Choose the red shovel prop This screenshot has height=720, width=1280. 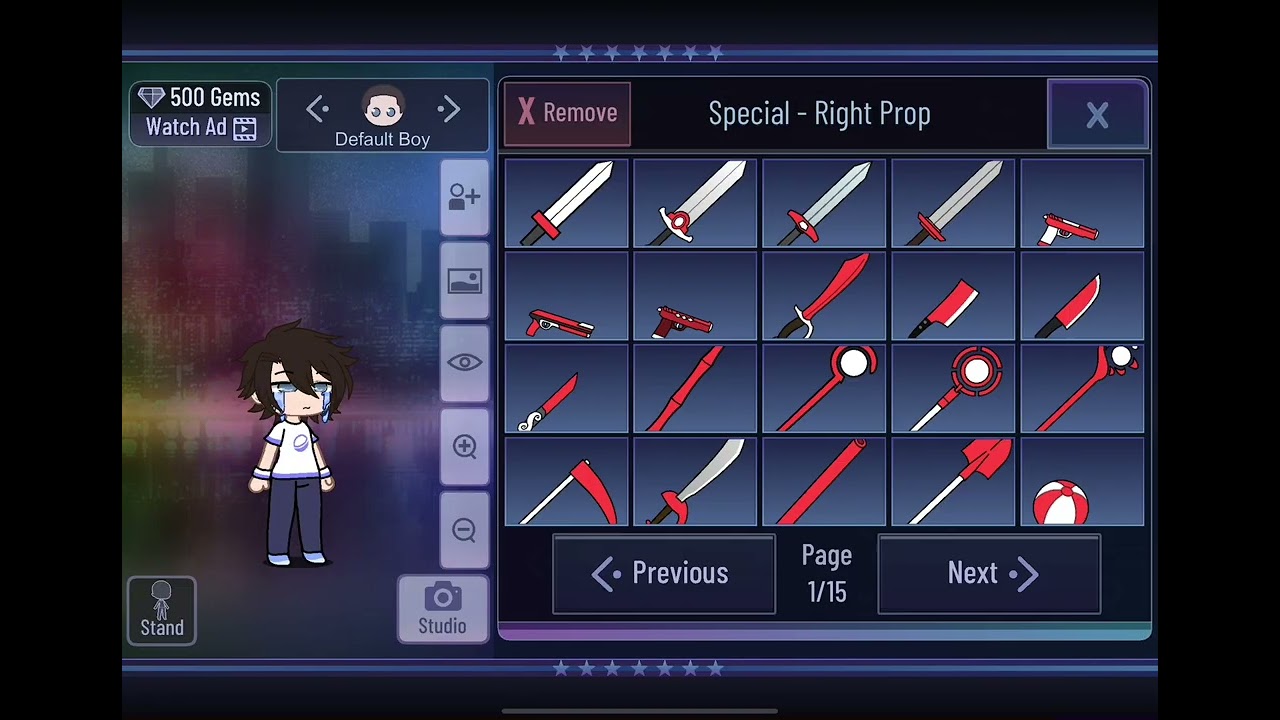953,482
